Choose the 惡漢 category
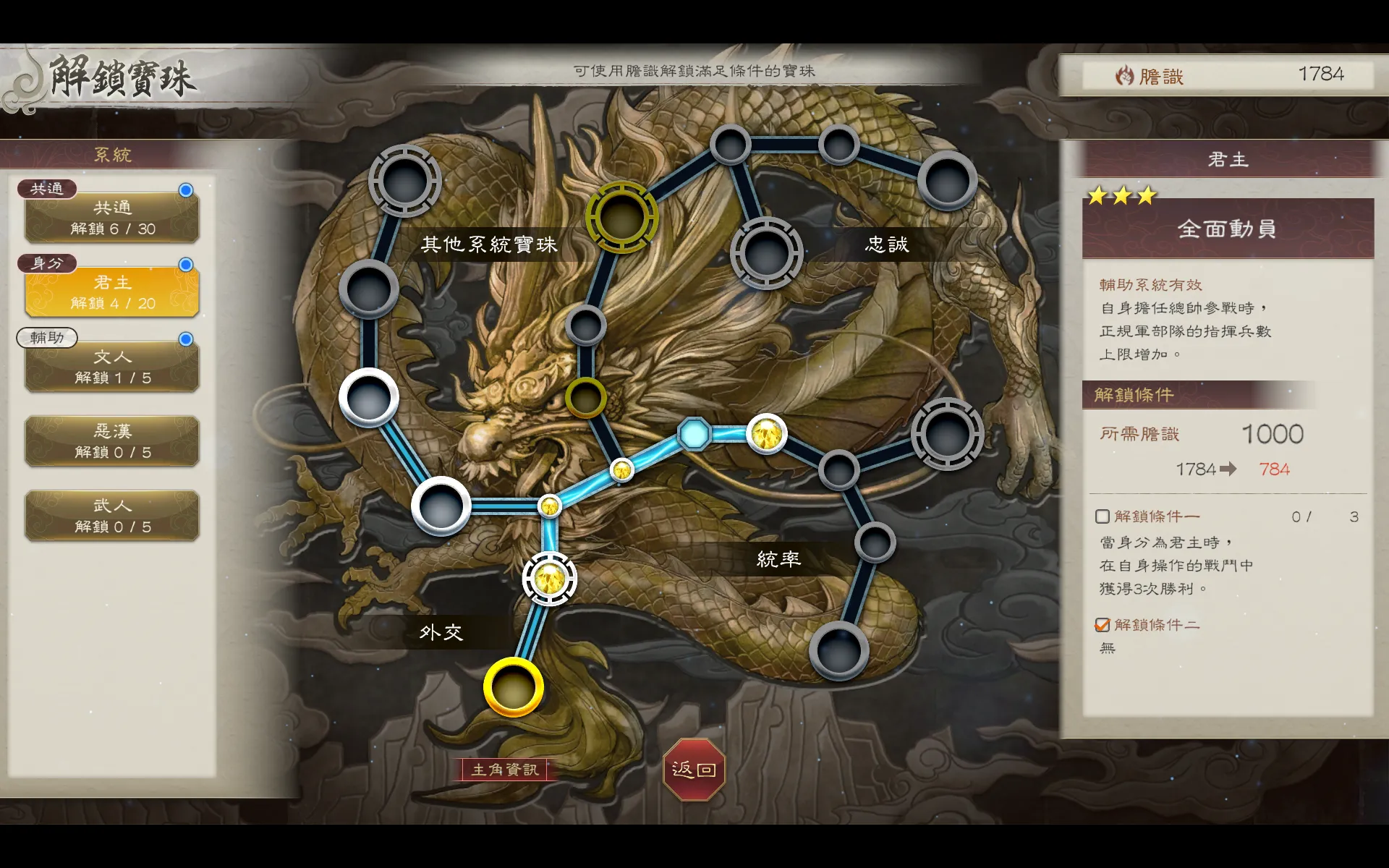1389x868 pixels. [x=112, y=441]
